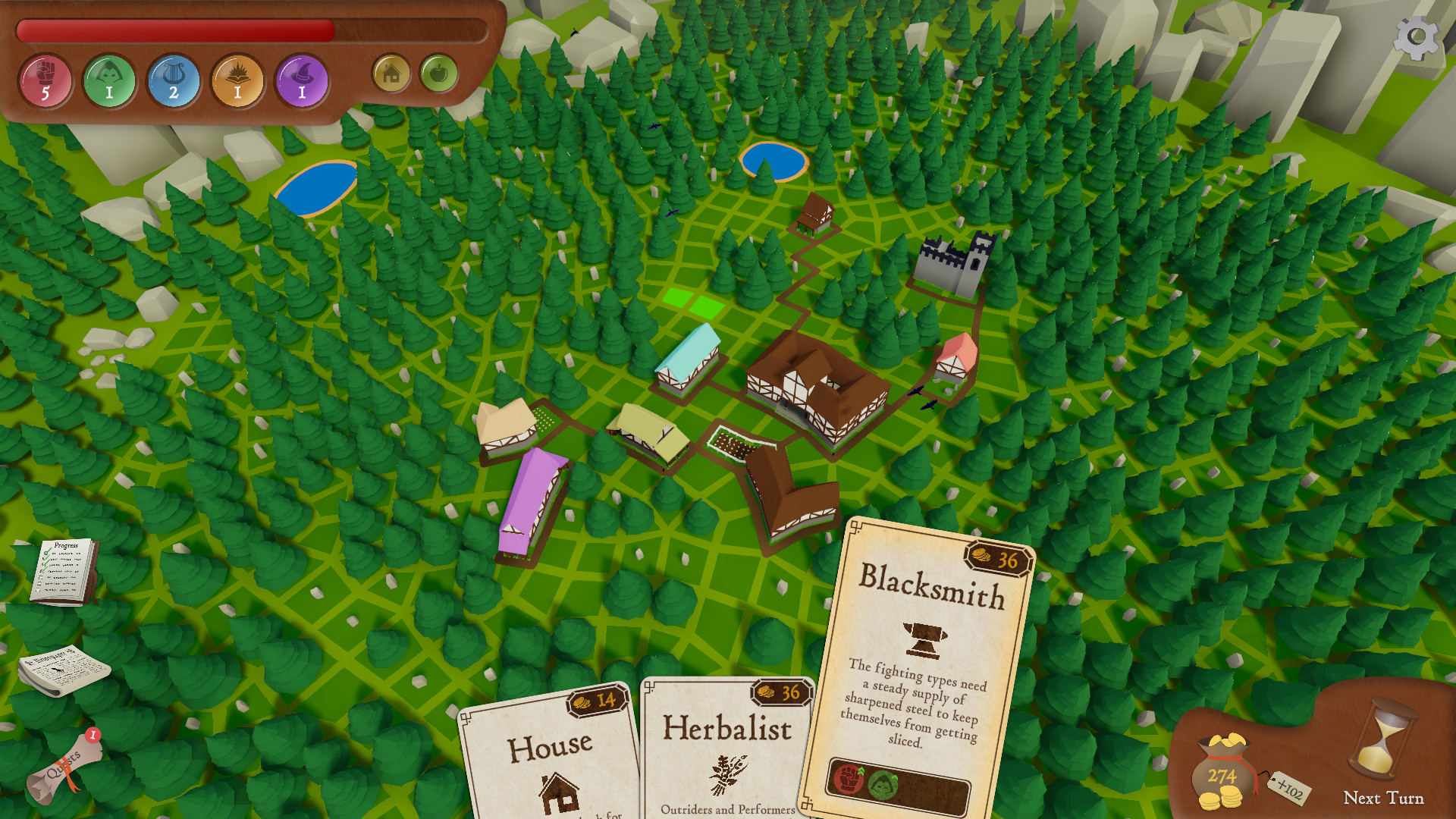1456x819 pixels.
Task: Click the gold house icon
Action: tap(391, 74)
